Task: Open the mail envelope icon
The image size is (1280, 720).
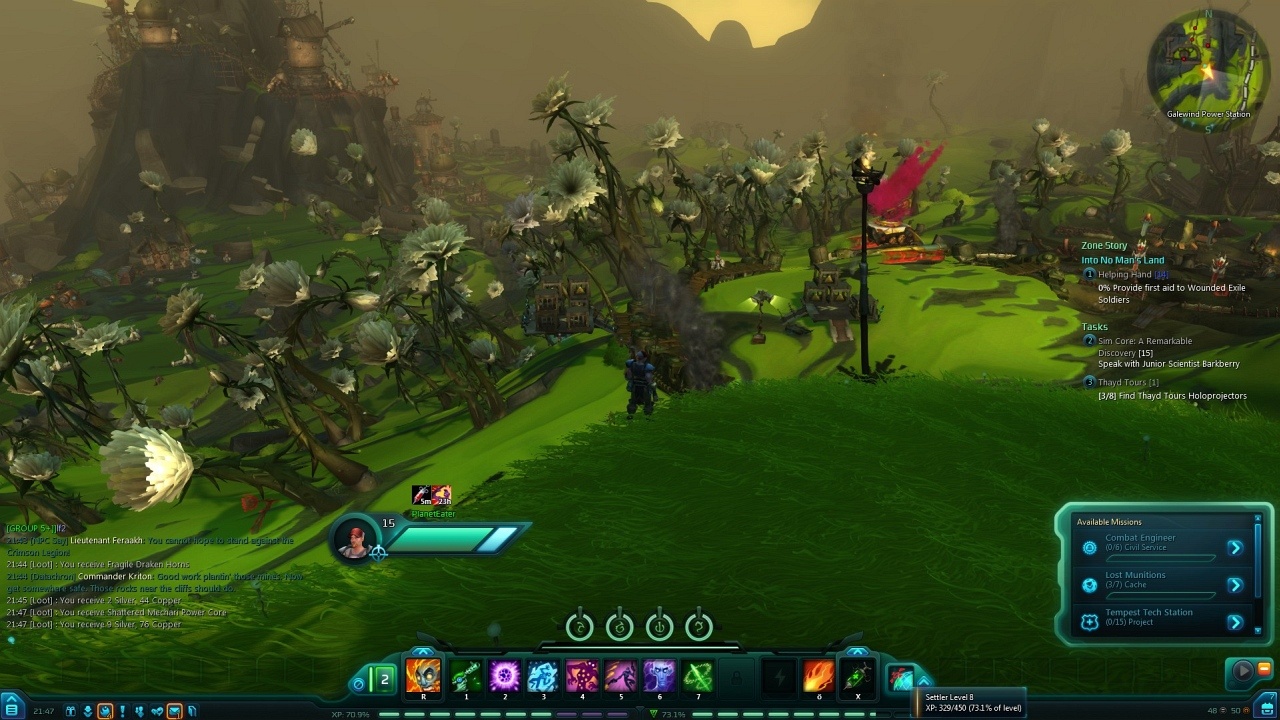Action: coord(174,711)
